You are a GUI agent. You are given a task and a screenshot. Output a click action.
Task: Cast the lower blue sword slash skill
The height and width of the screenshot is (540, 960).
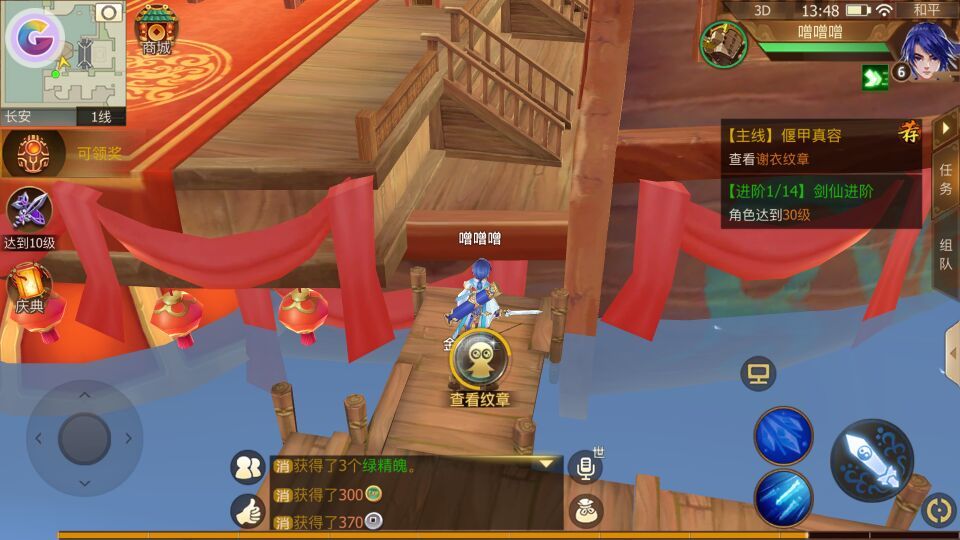783,497
